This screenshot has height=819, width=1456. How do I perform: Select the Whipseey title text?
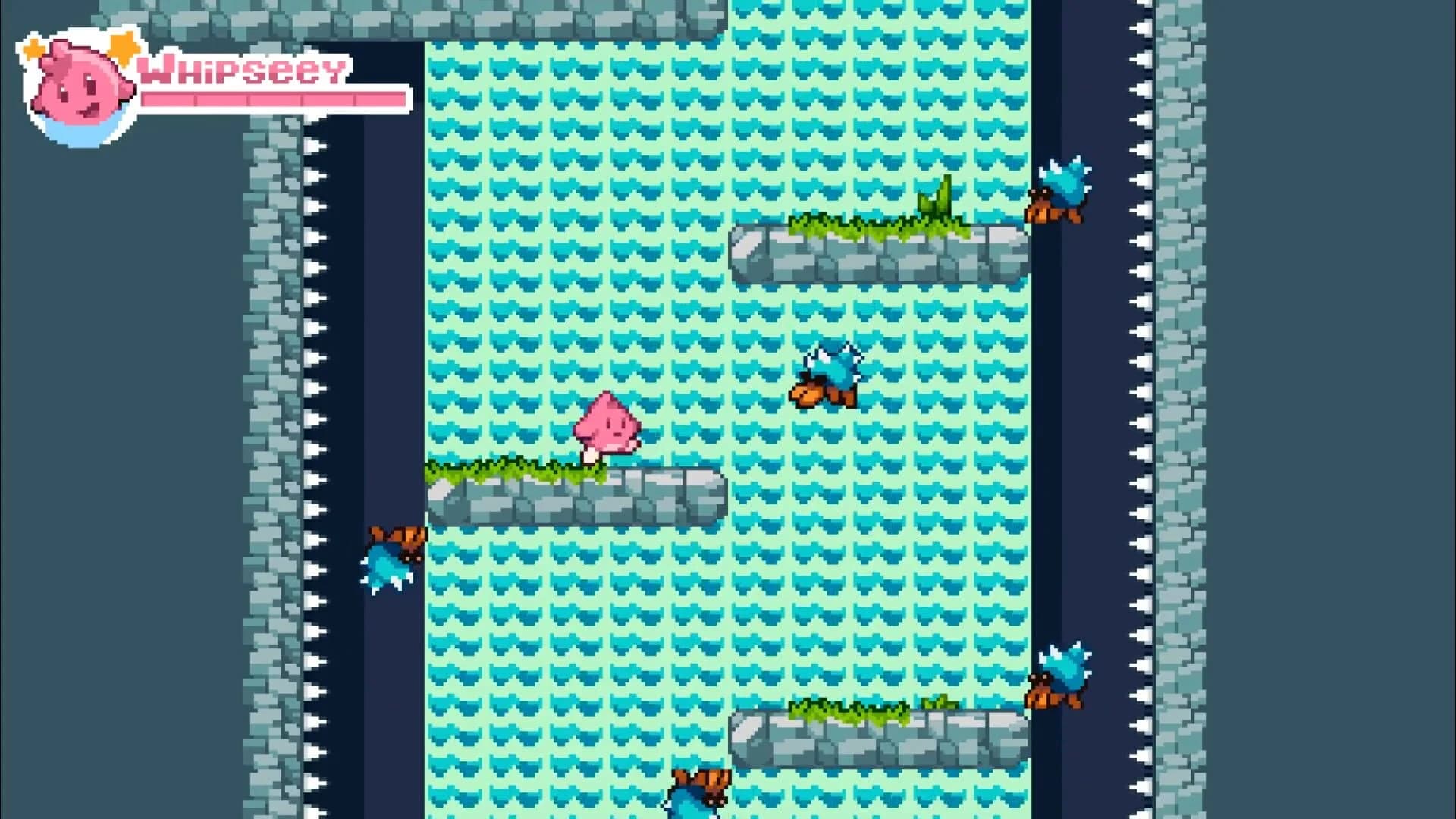coord(243,71)
